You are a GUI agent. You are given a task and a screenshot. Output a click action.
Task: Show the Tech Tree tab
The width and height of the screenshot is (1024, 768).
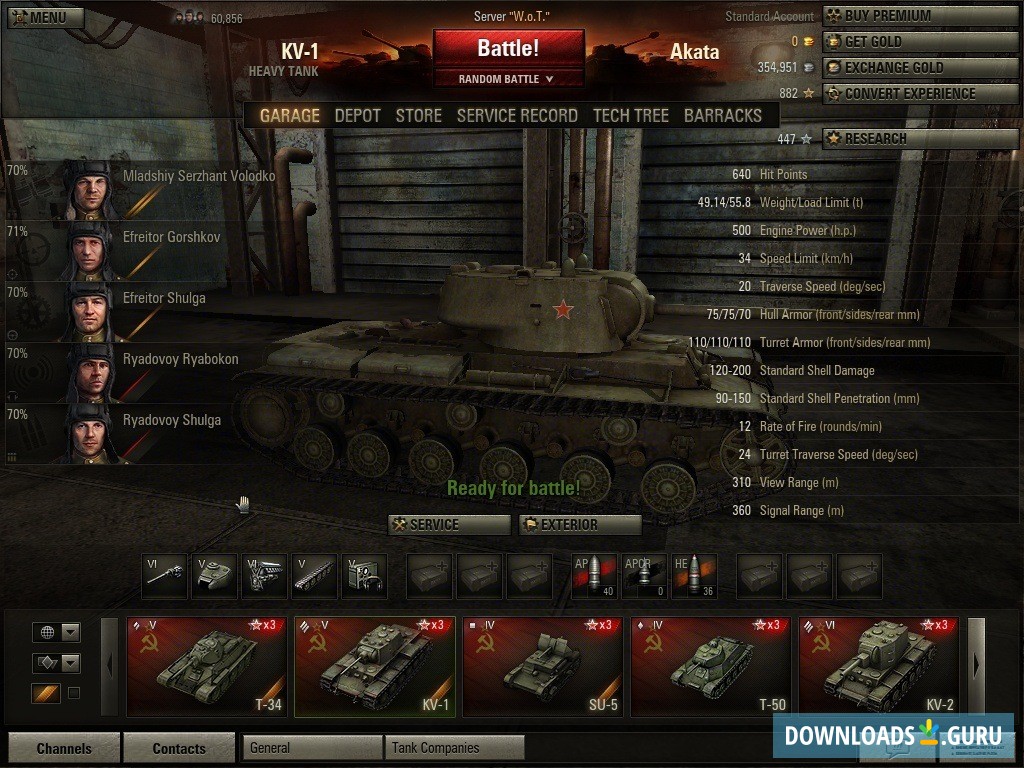(x=630, y=115)
